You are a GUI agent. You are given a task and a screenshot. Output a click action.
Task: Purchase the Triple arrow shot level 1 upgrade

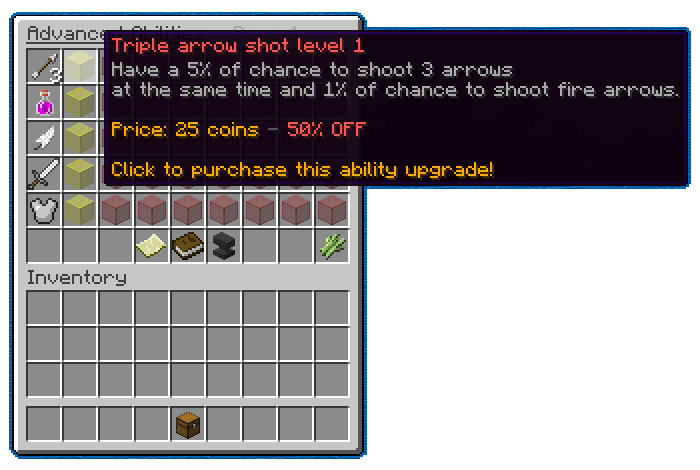80,67
